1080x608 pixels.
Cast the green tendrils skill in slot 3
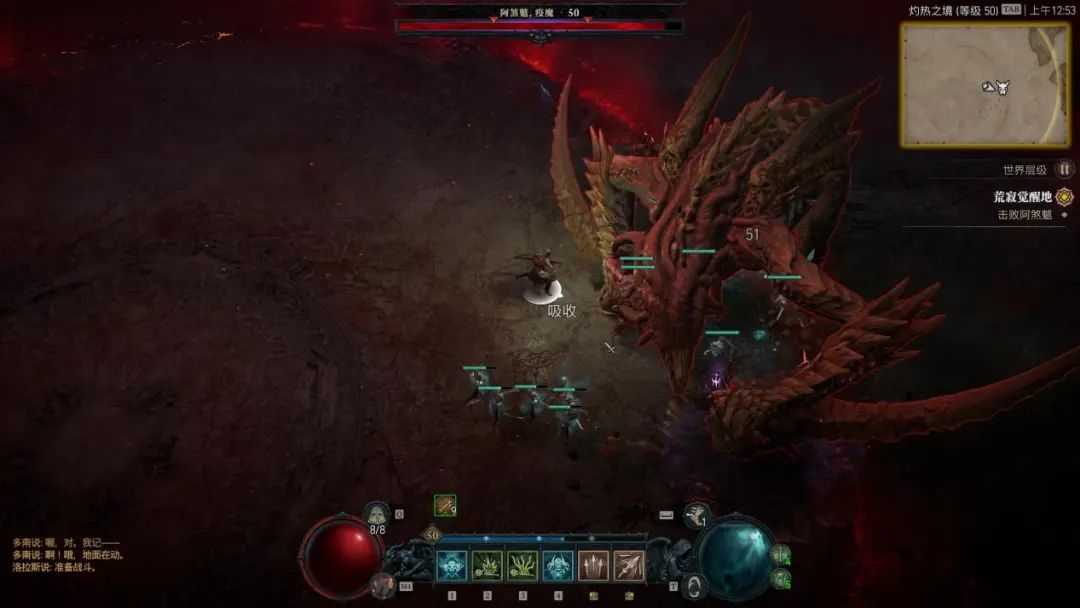(522, 566)
